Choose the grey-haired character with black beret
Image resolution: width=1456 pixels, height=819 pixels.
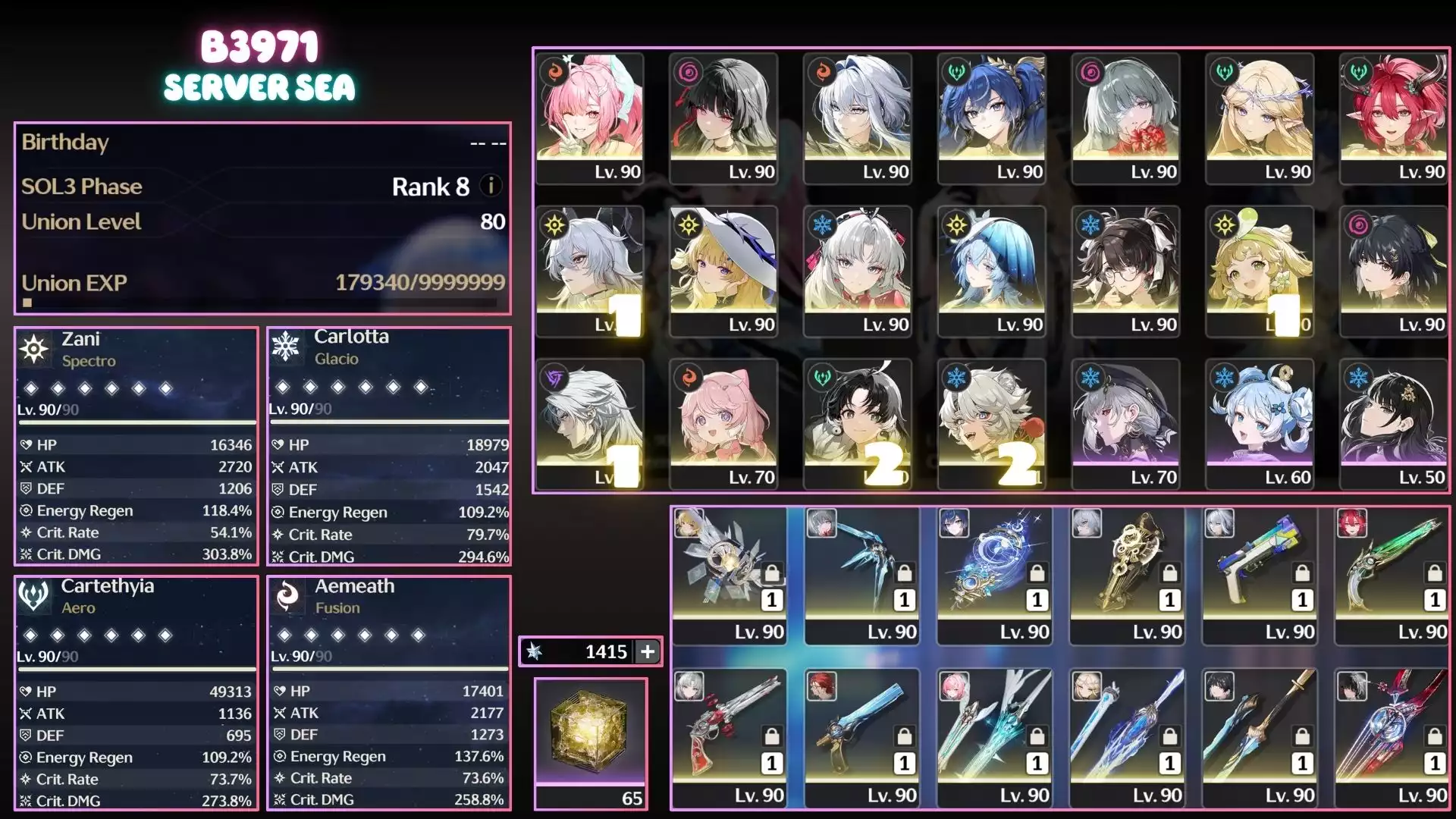tap(1125, 424)
